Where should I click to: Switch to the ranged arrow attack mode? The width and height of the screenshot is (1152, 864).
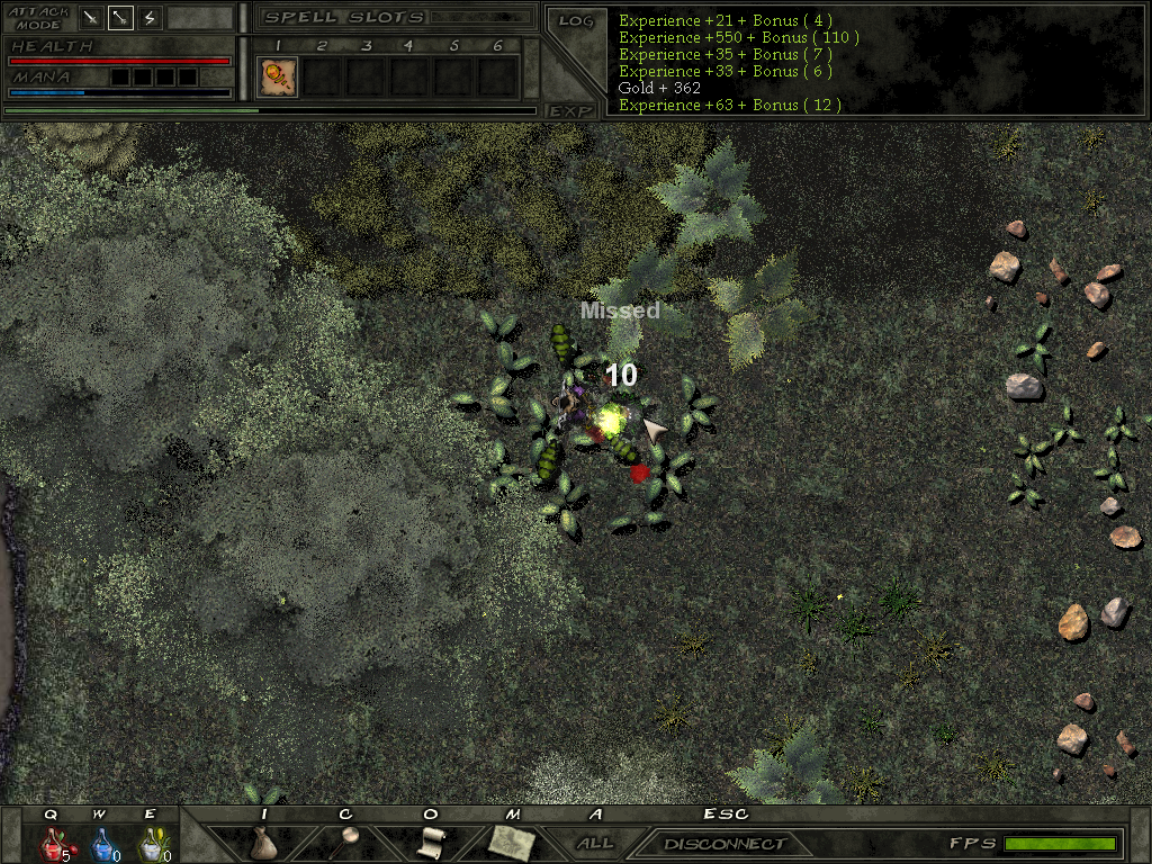coord(120,17)
